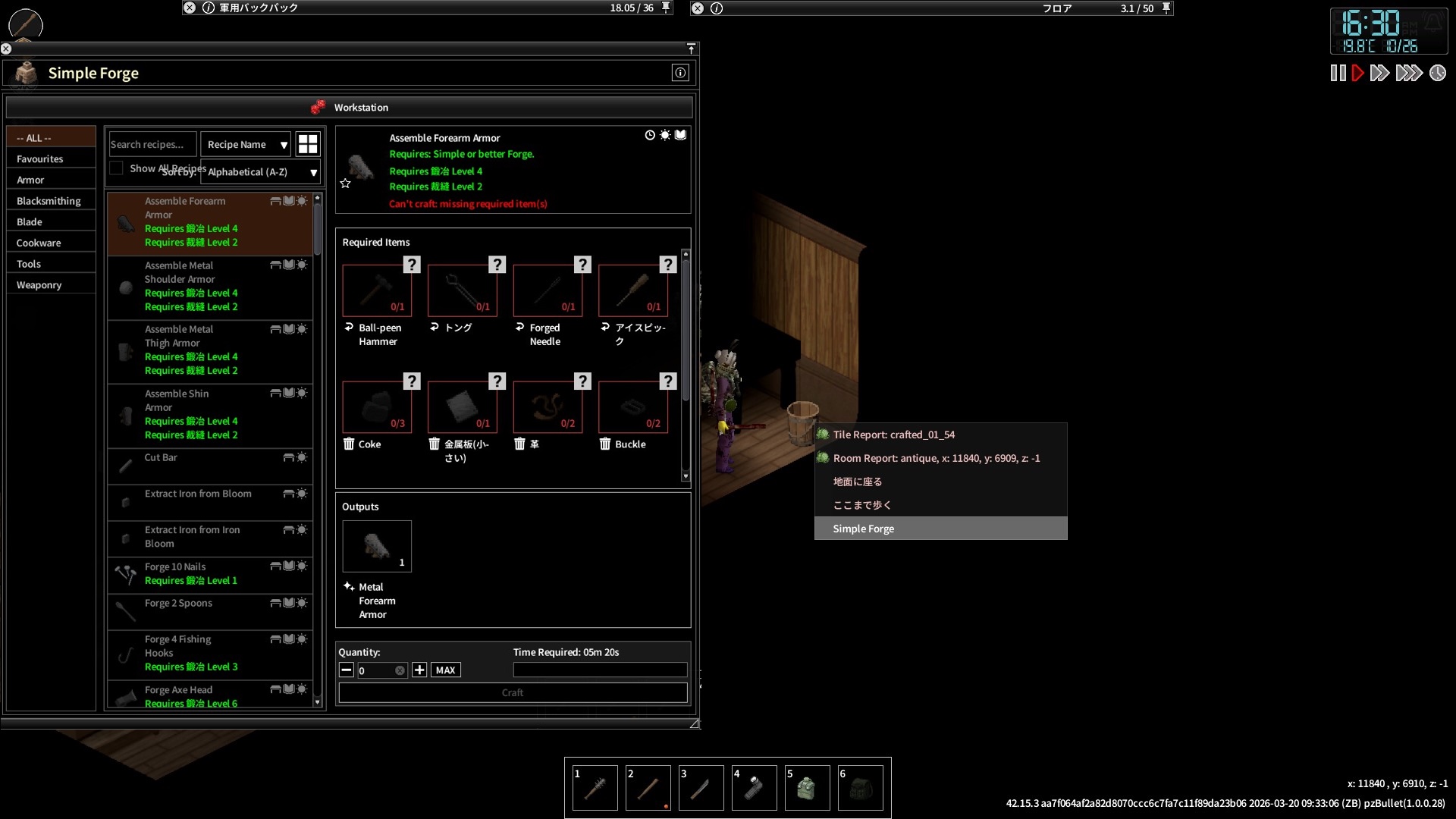Open the Alphabetical (A-Z) sort dropdown
1456x819 pixels.
(261, 172)
